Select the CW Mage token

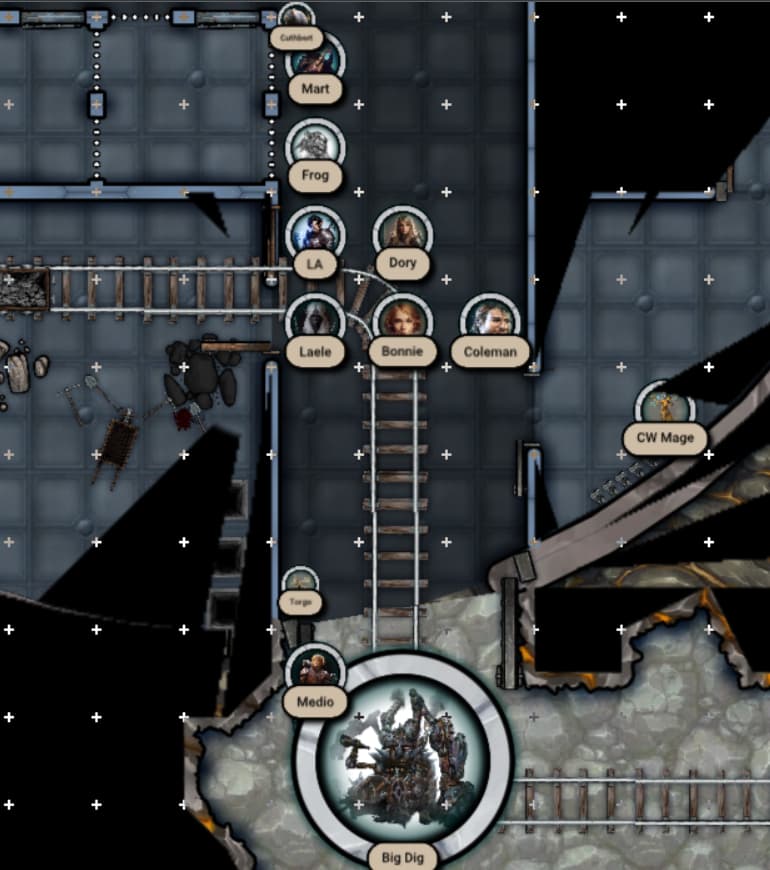pos(665,407)
